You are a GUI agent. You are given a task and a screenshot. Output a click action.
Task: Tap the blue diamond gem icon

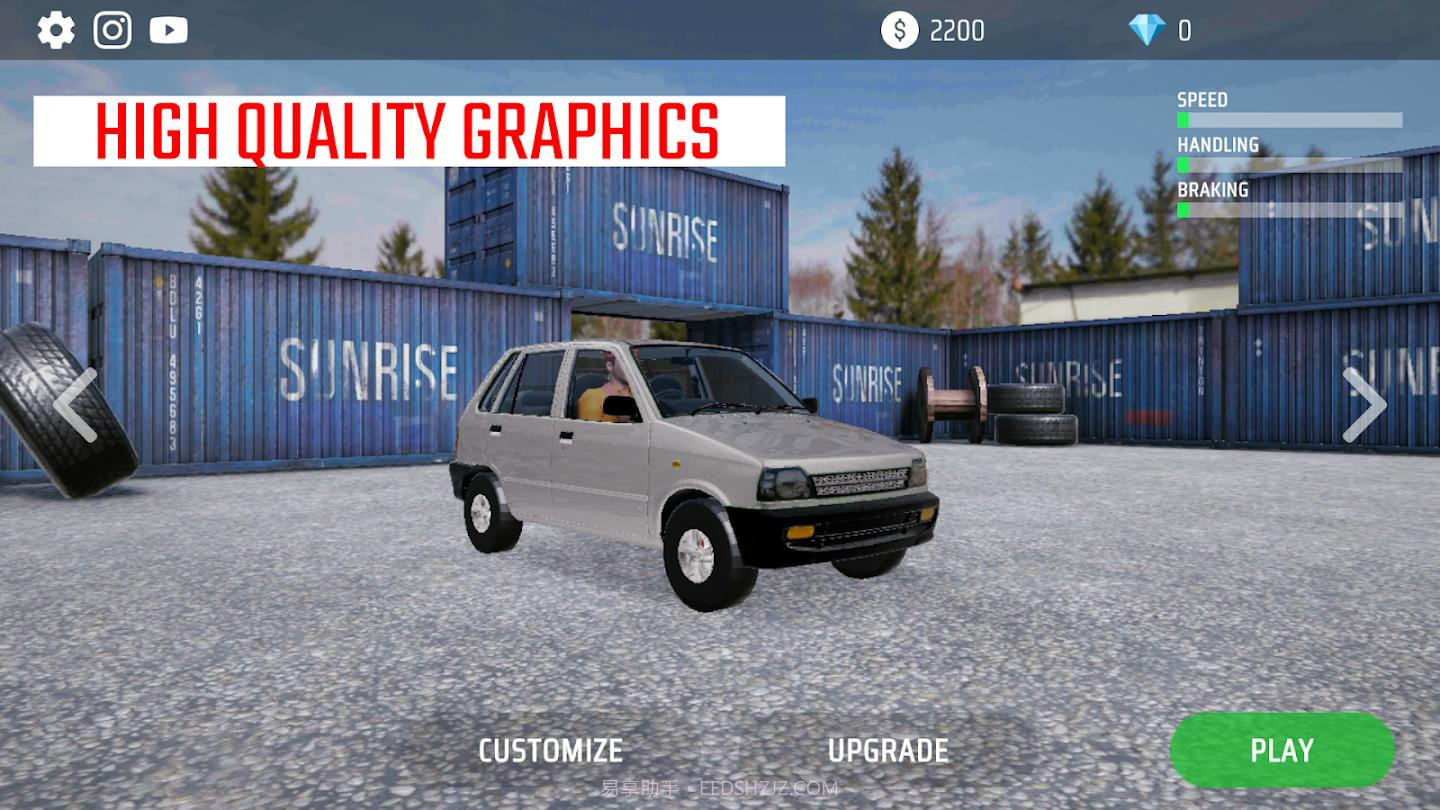pos(1147,30)
